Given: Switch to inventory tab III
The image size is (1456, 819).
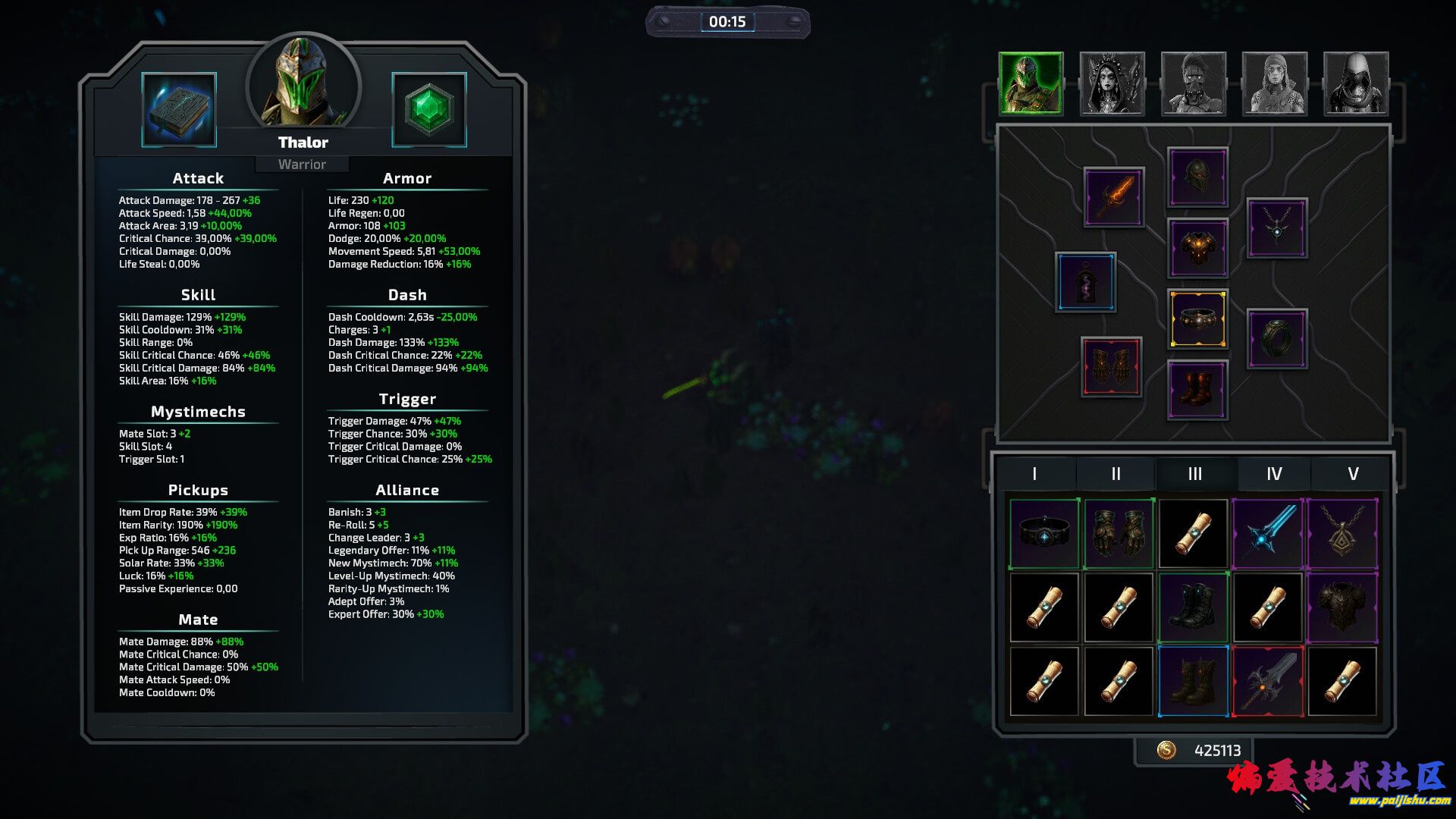Looking at the screenshot, I should pyautogui.click(x=1195, y=474).
